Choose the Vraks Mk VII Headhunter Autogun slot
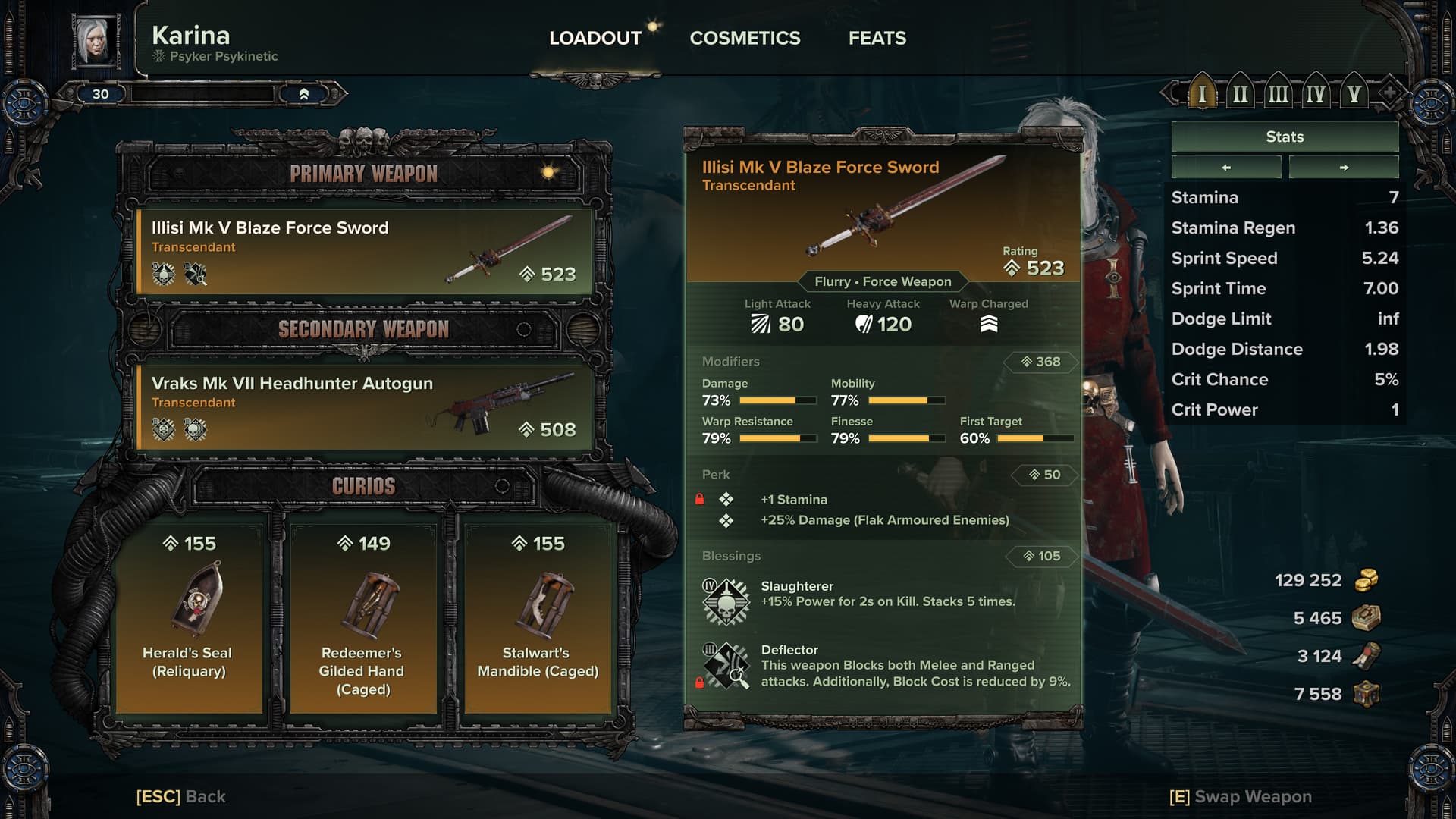This screenshot has width=1456, height=819. coord(364,407)
